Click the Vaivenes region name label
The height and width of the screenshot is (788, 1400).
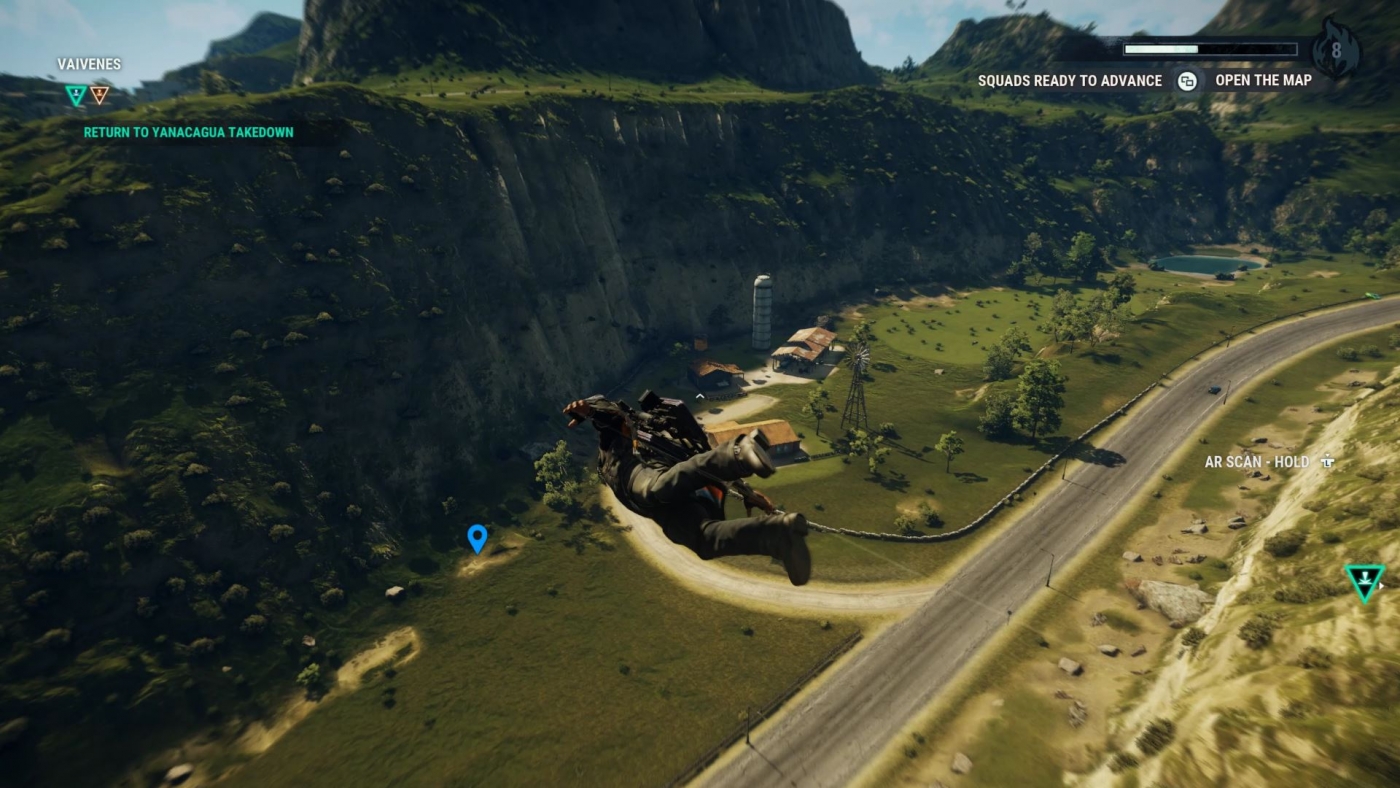(88, 64)
